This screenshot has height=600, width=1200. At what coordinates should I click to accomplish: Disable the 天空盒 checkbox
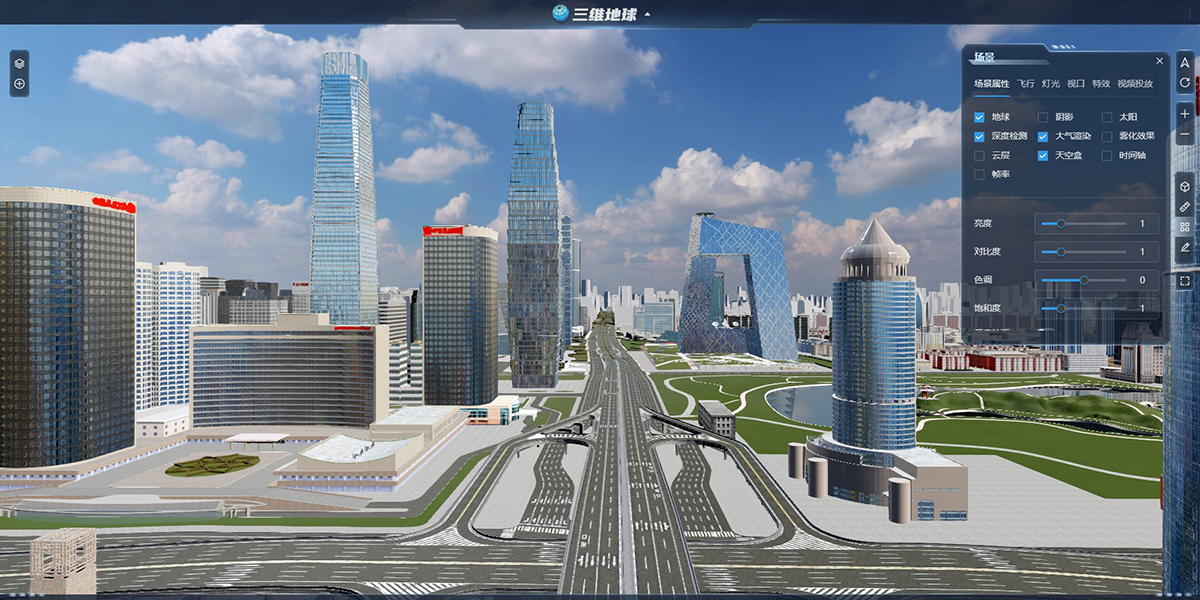[1043, 156]
